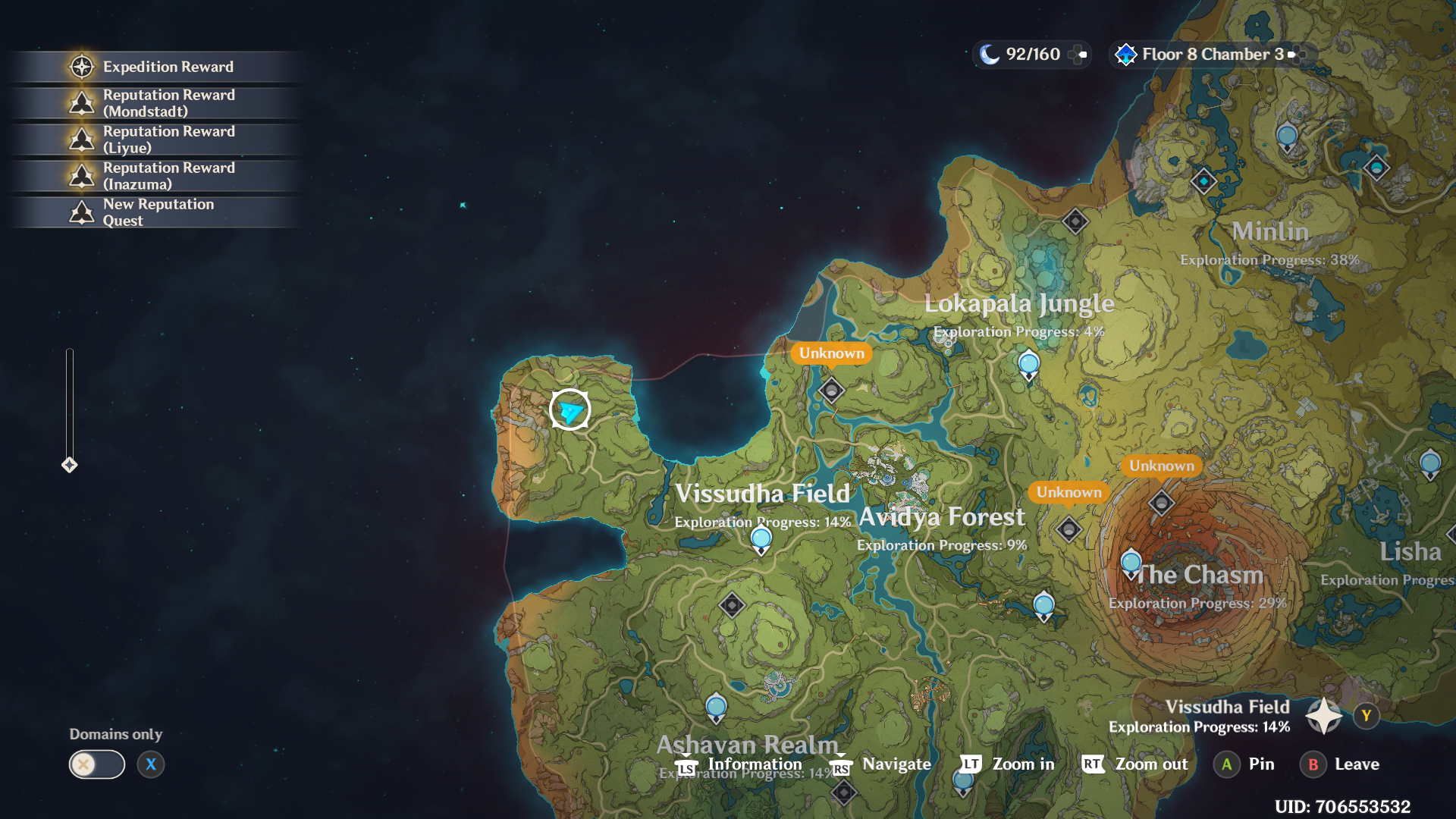Screen dimensions: 1456x819
Task: Open the Unknown marker near Vissudha Field coast
Action: pos(831,353)
